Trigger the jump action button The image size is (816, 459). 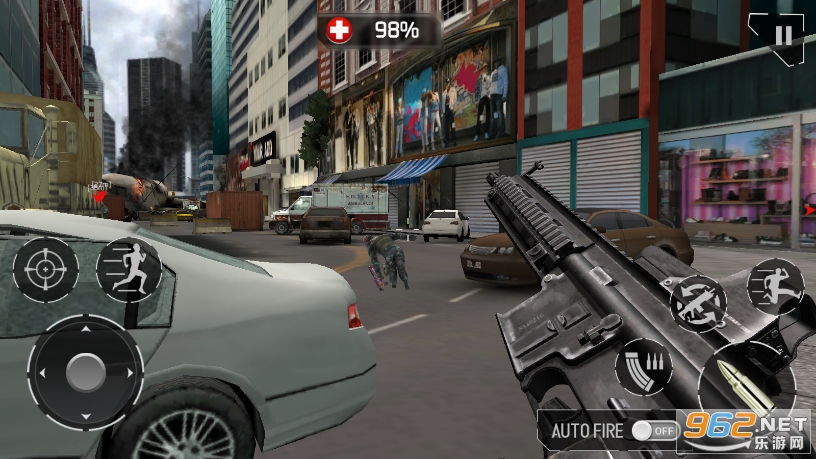click(775, 286)
